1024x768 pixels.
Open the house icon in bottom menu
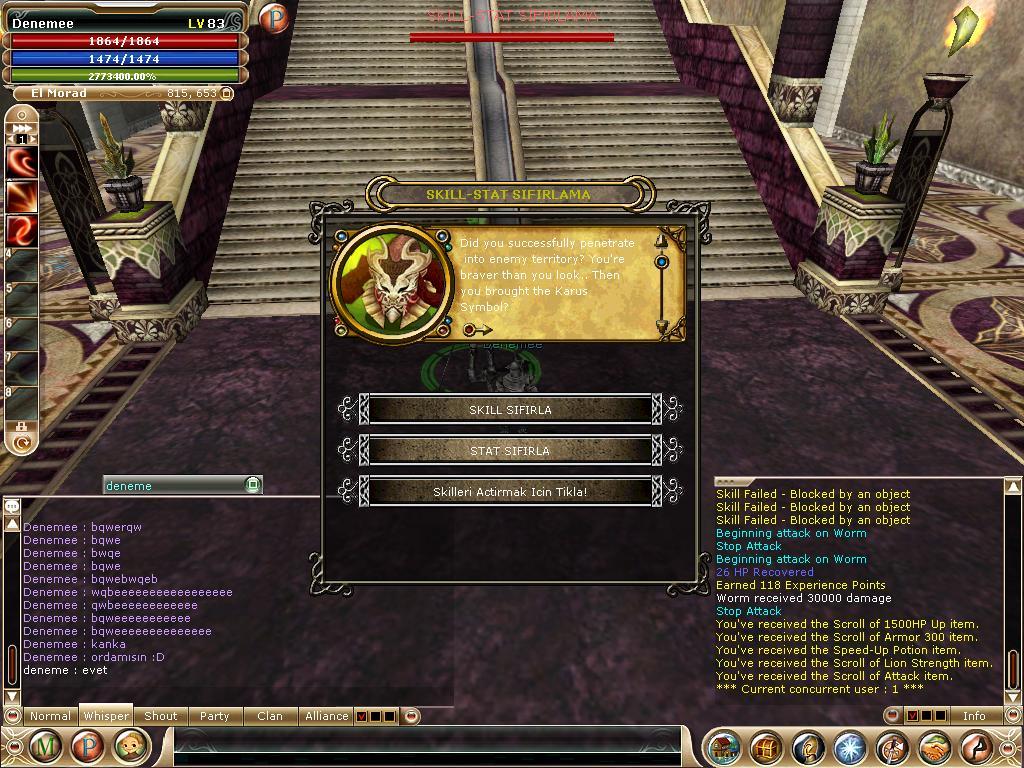(724, 747)
